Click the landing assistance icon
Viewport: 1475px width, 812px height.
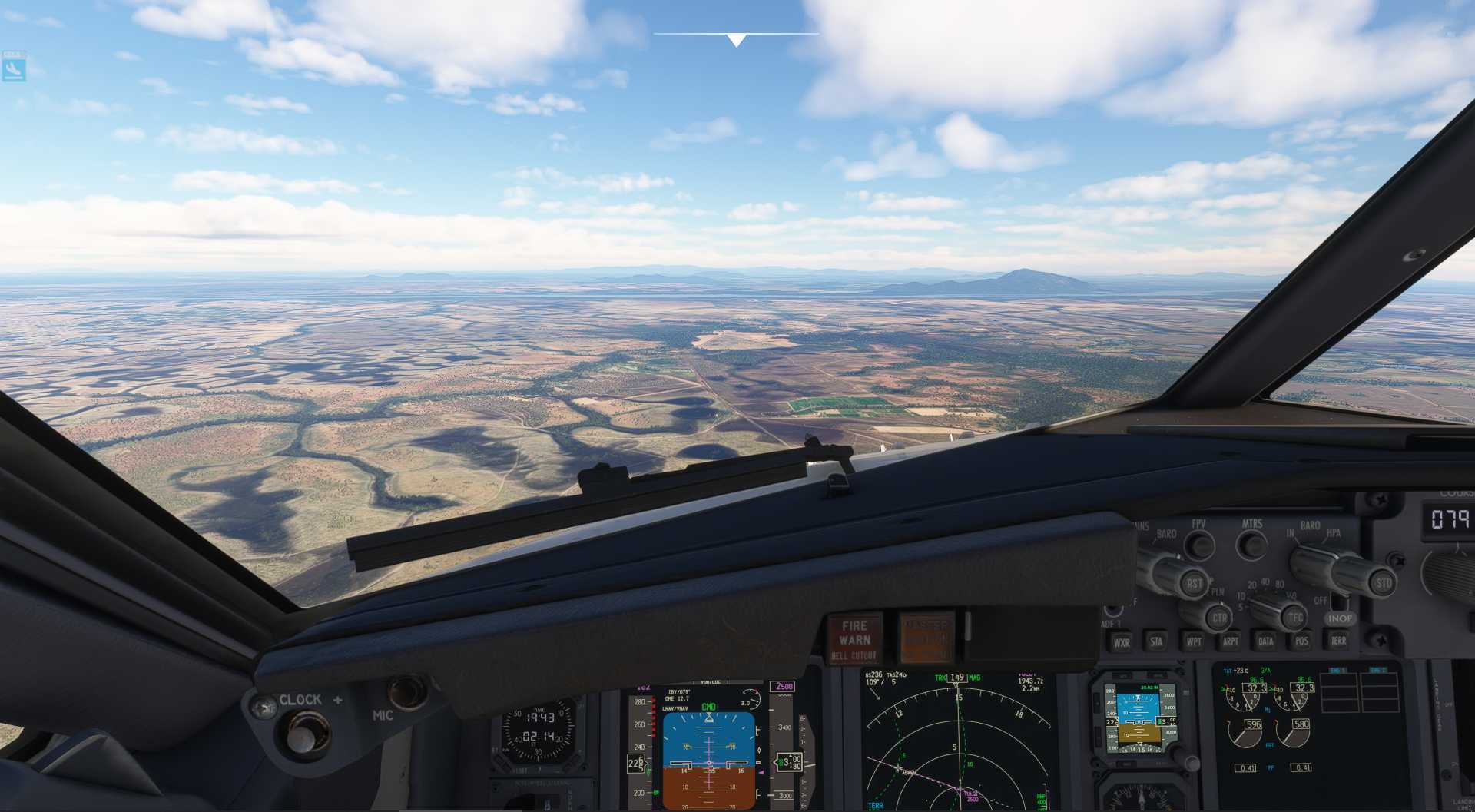pyautogui.click(x=13, y=68)
